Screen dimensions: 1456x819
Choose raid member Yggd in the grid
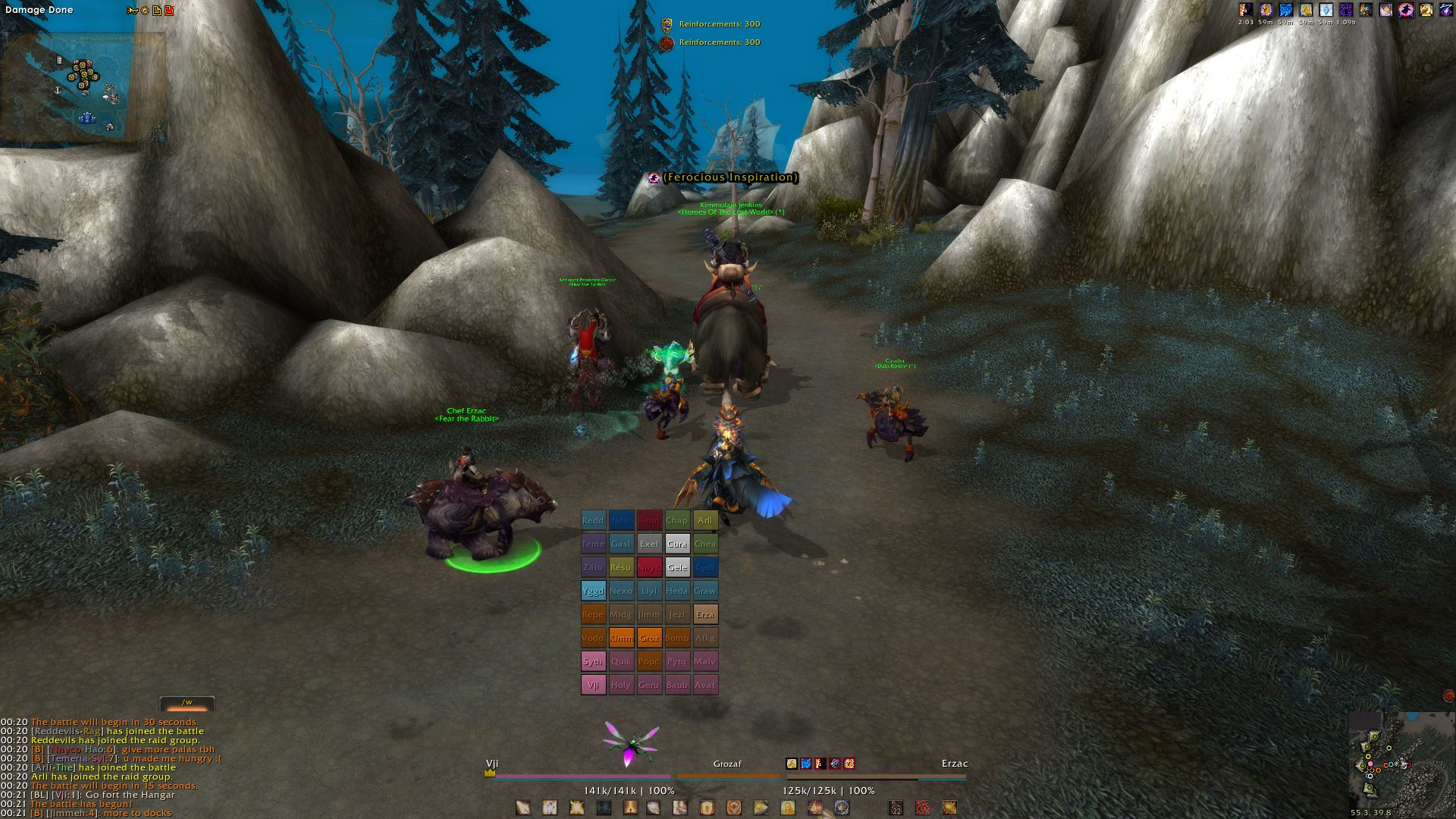click(593, 591)
